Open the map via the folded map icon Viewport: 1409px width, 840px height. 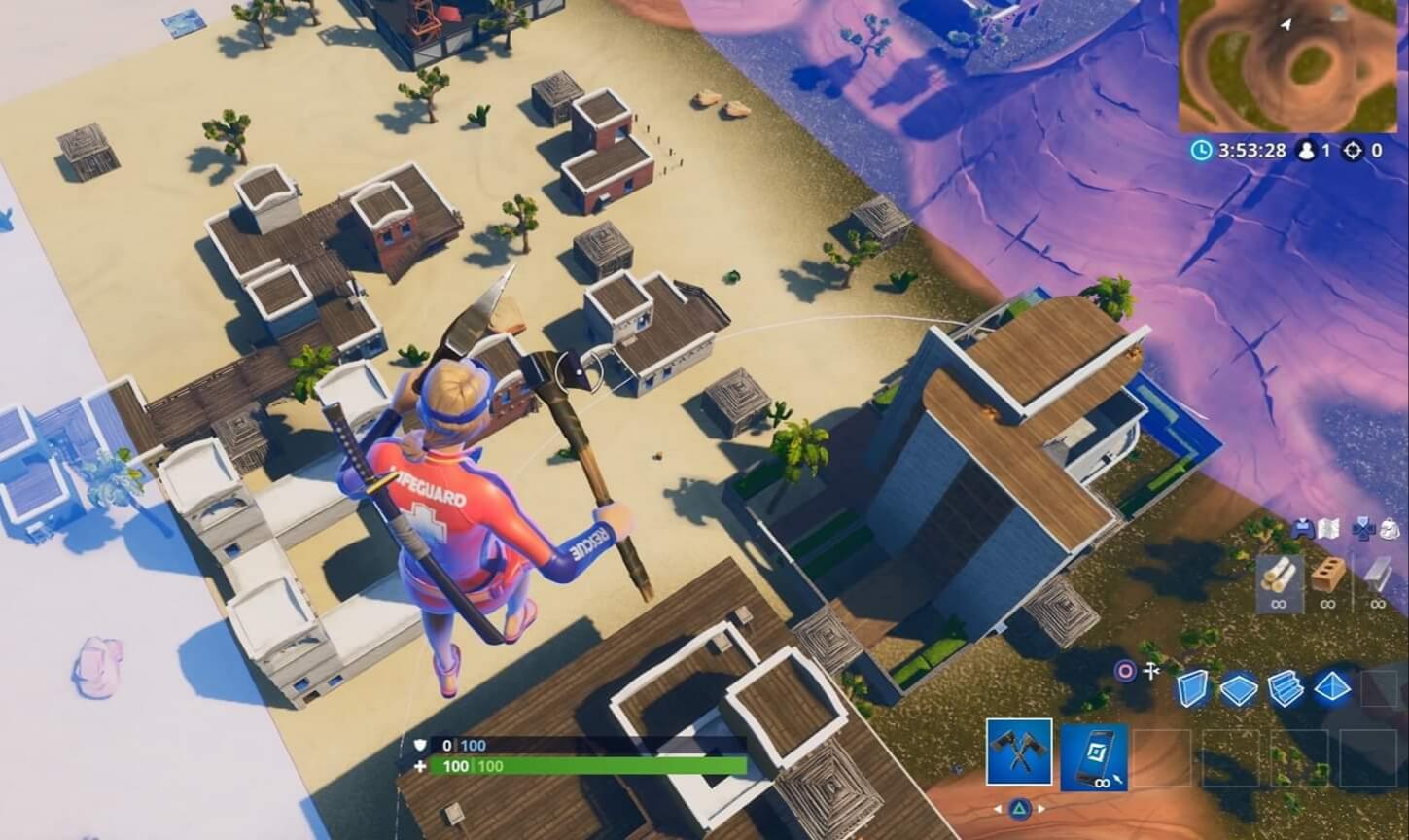click(x=1328, y=529)
